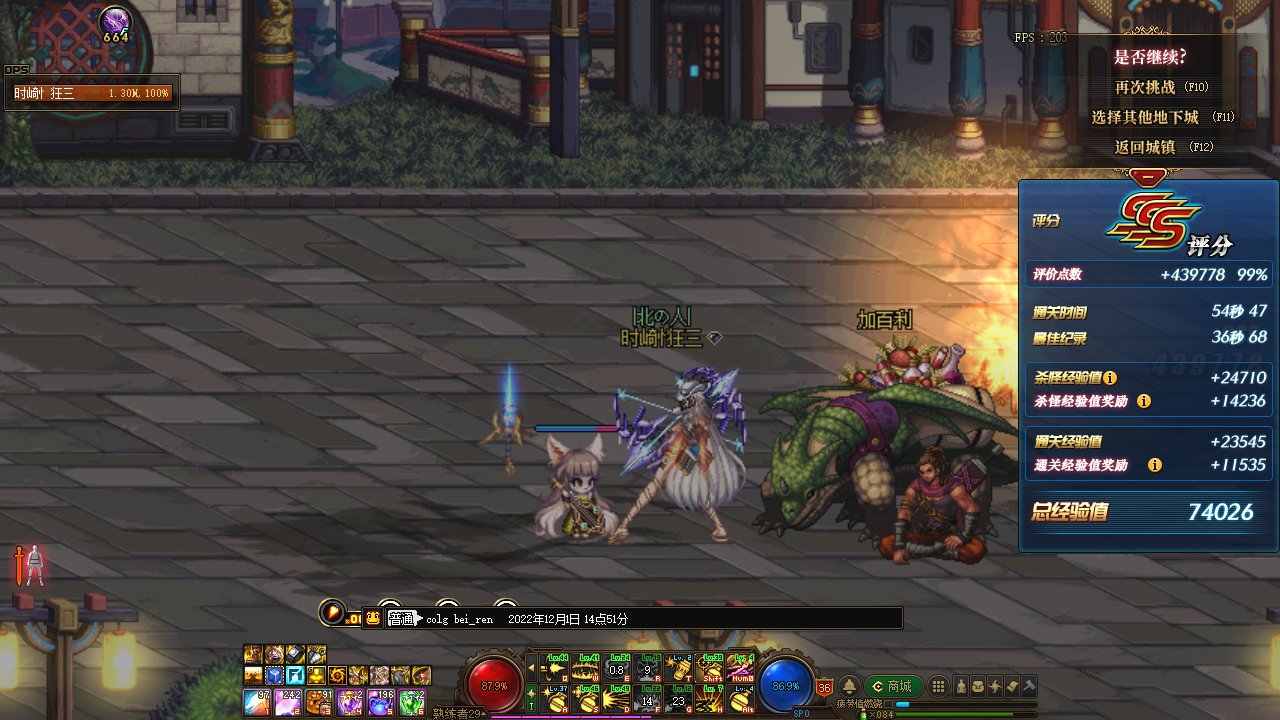Toggle the 疲劳值燃烧 checkbox
Viewport: 1280px width, 720px height.
tap(888, 704)
